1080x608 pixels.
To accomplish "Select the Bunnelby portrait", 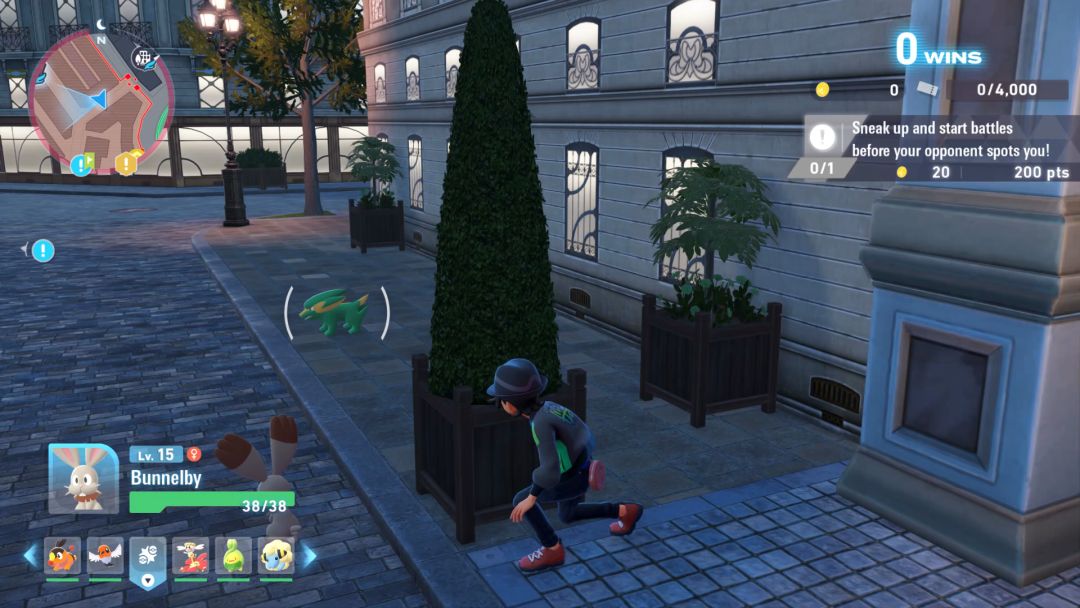I will click(x=83, y=478).
